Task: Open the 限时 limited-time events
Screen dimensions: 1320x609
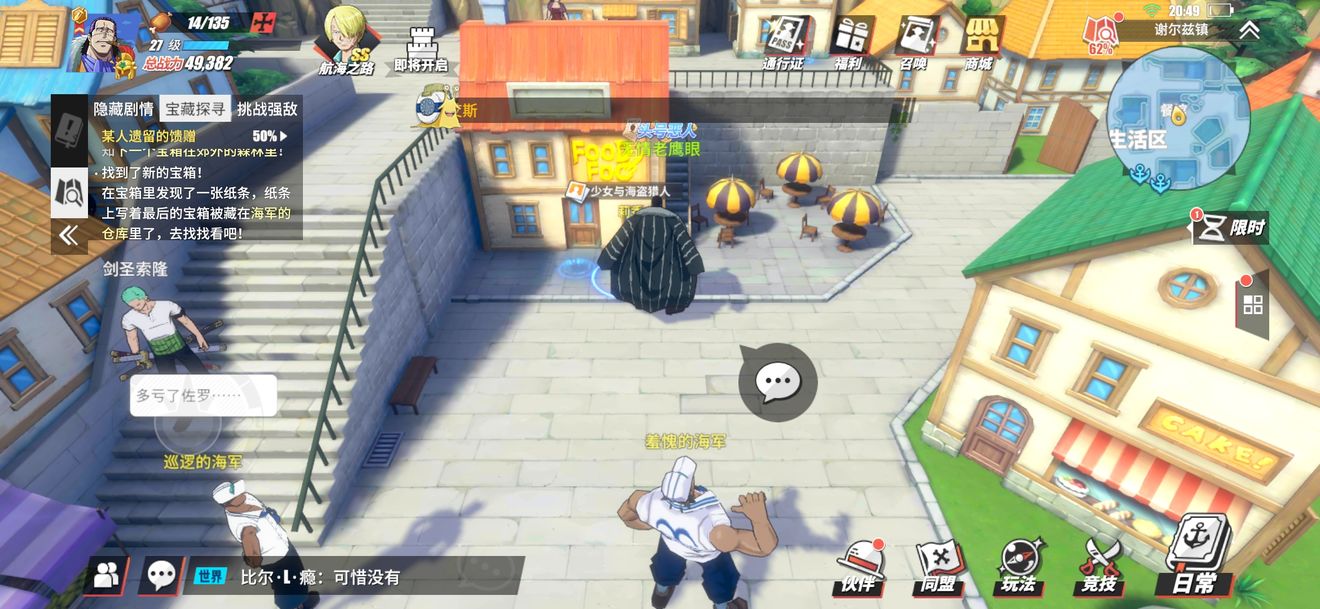Action: click(x=1231, y=228)
